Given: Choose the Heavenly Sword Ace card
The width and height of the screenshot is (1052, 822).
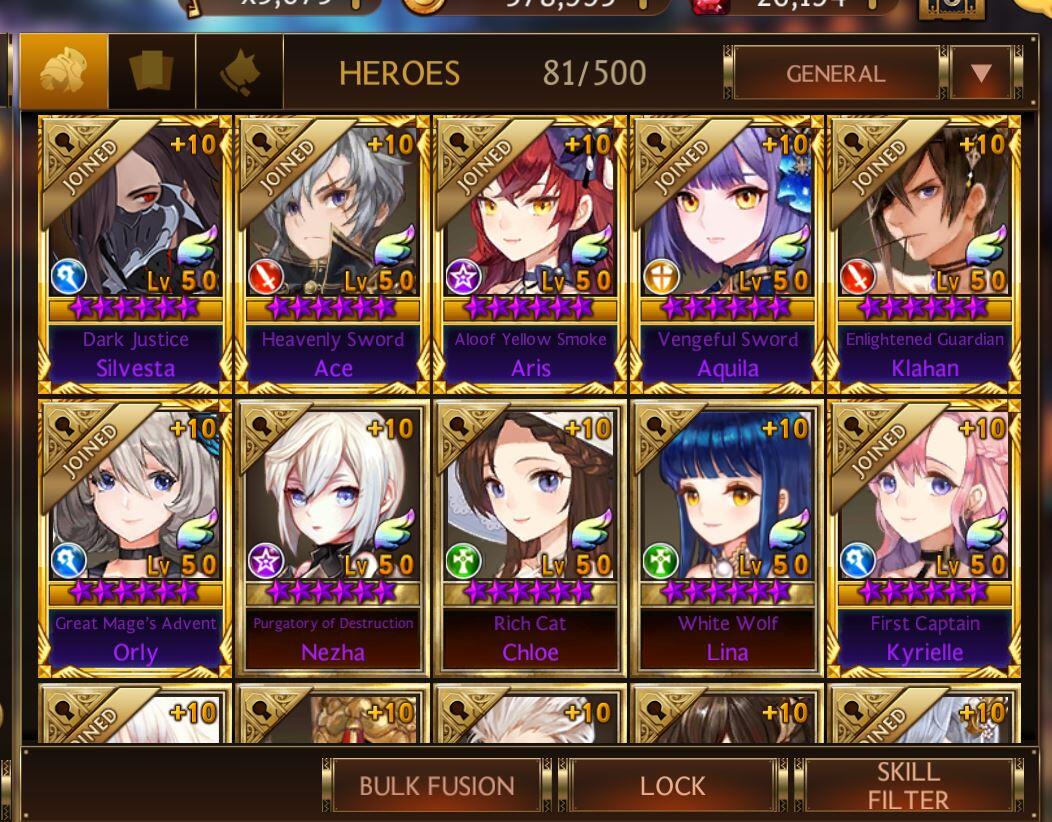Looking at the screenshot, I should 333,253.
